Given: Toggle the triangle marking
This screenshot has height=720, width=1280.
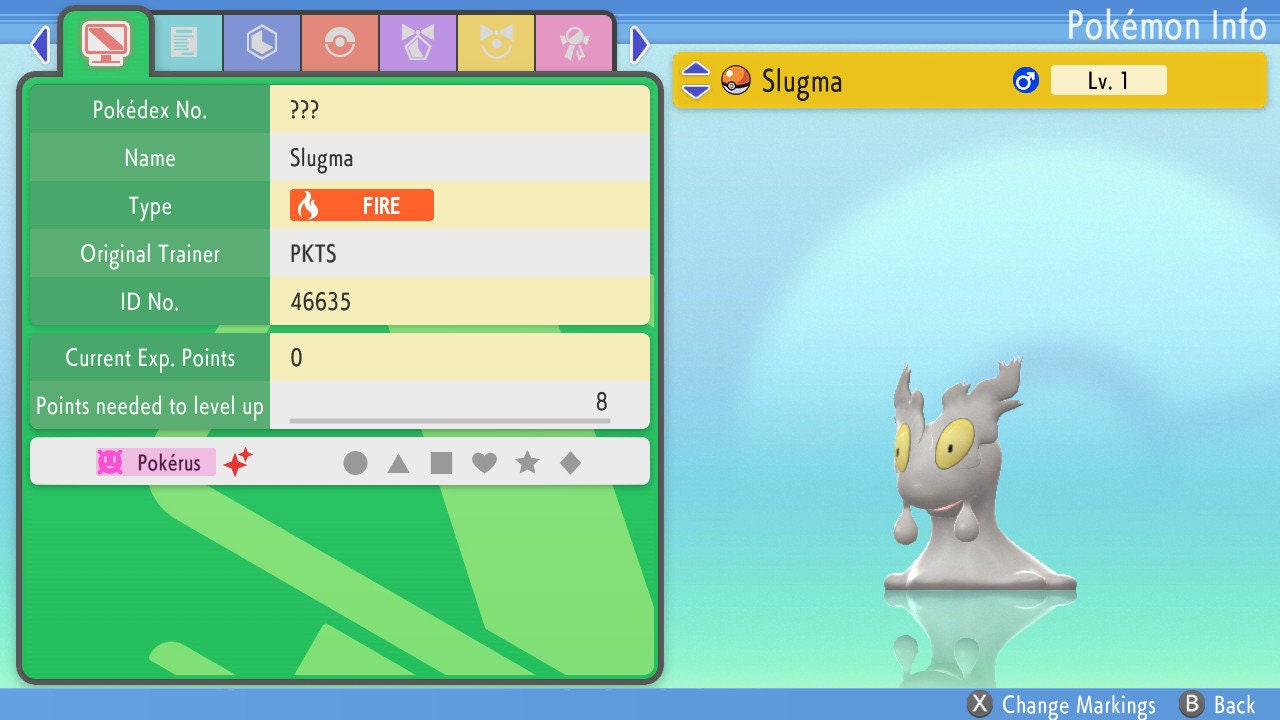Looking at the screenshot, I should coord(398,463).
